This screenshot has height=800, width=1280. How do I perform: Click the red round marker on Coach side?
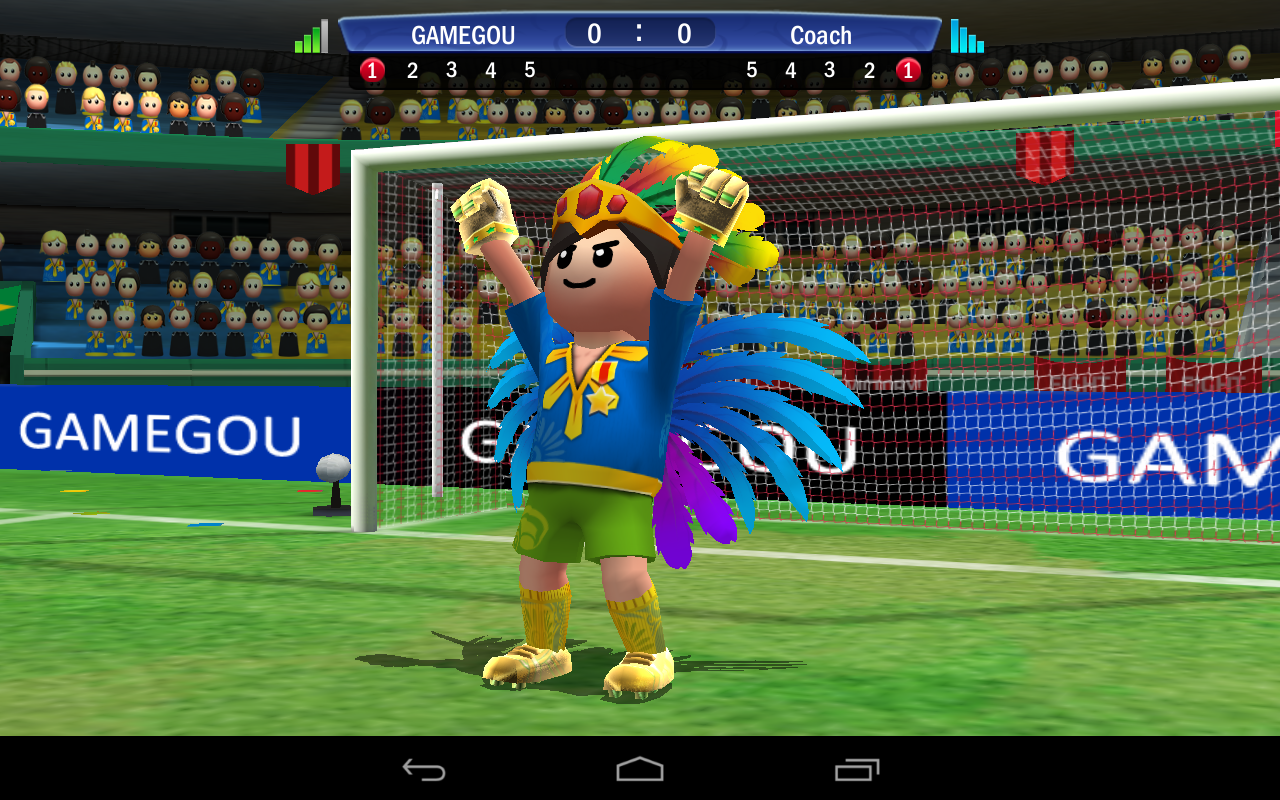908,70
